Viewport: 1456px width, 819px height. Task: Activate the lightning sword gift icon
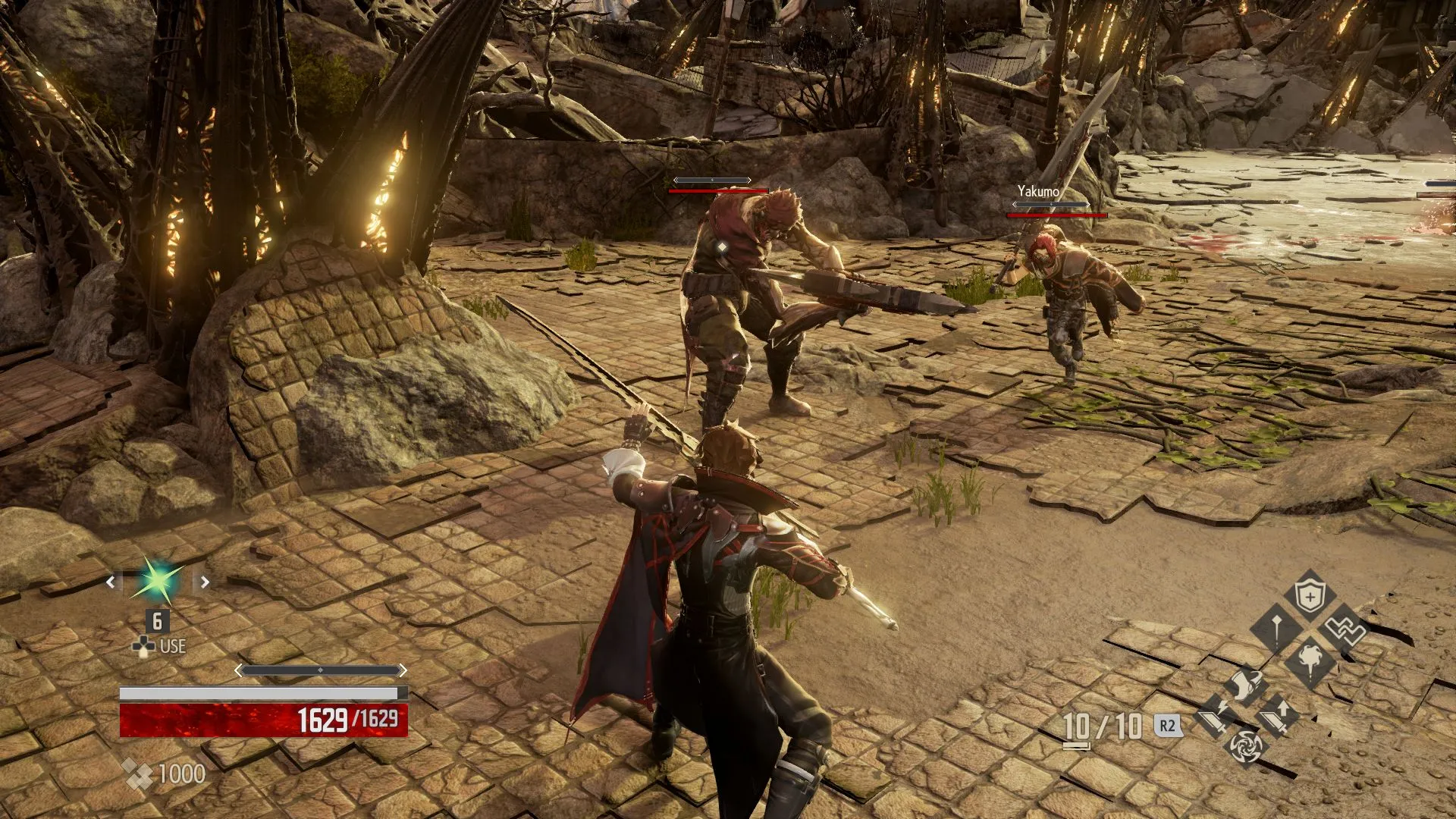coord(1213,716)
